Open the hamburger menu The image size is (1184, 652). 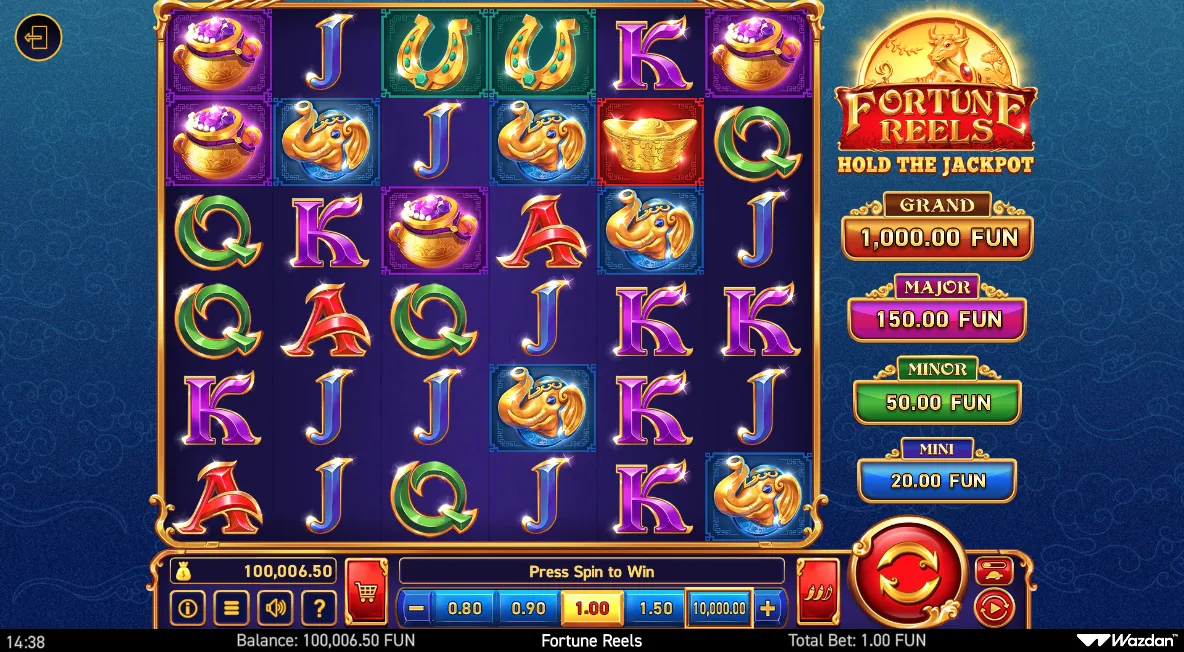(231, 606)
